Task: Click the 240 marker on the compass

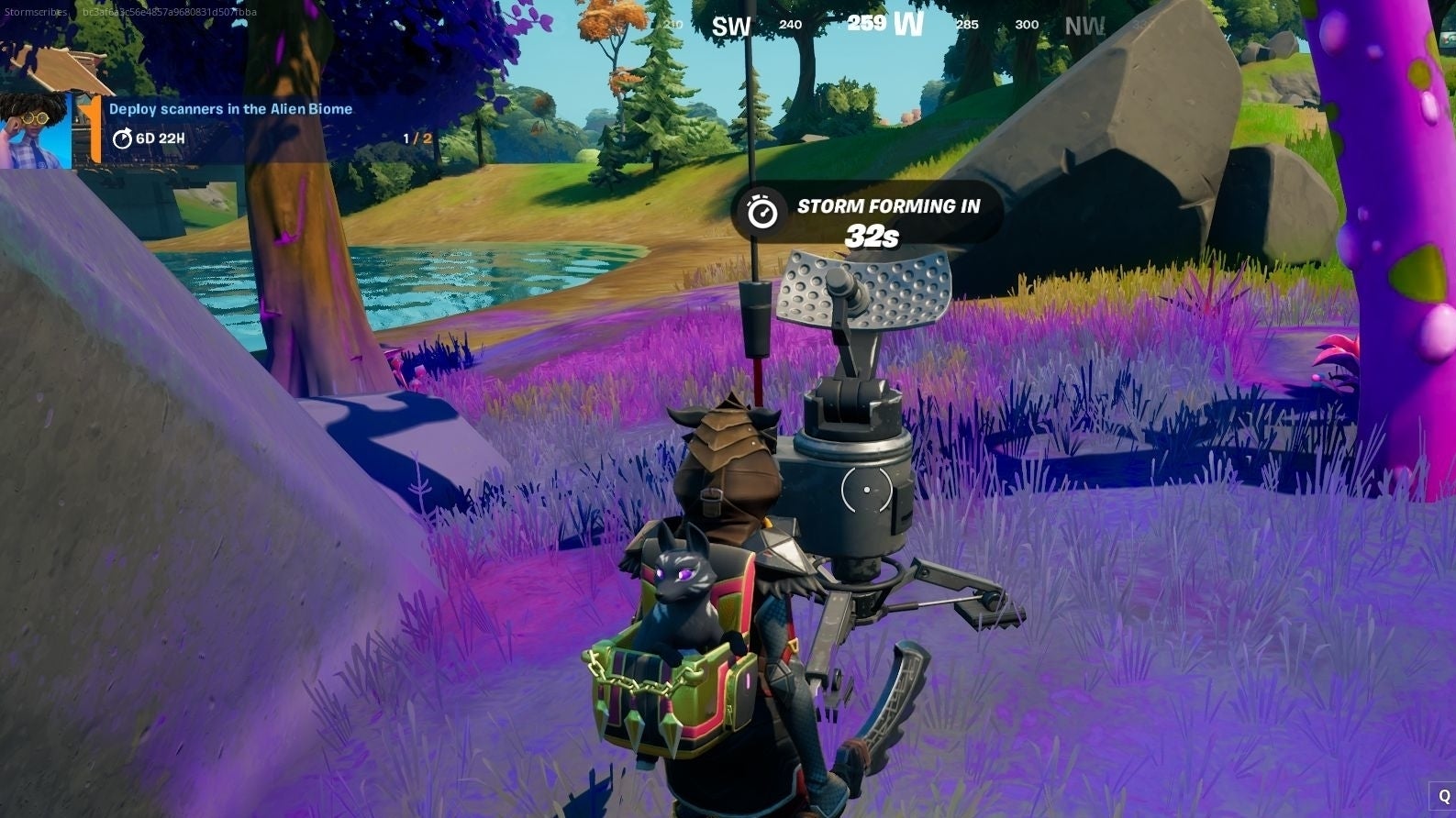Action: (x=789, y=25)
